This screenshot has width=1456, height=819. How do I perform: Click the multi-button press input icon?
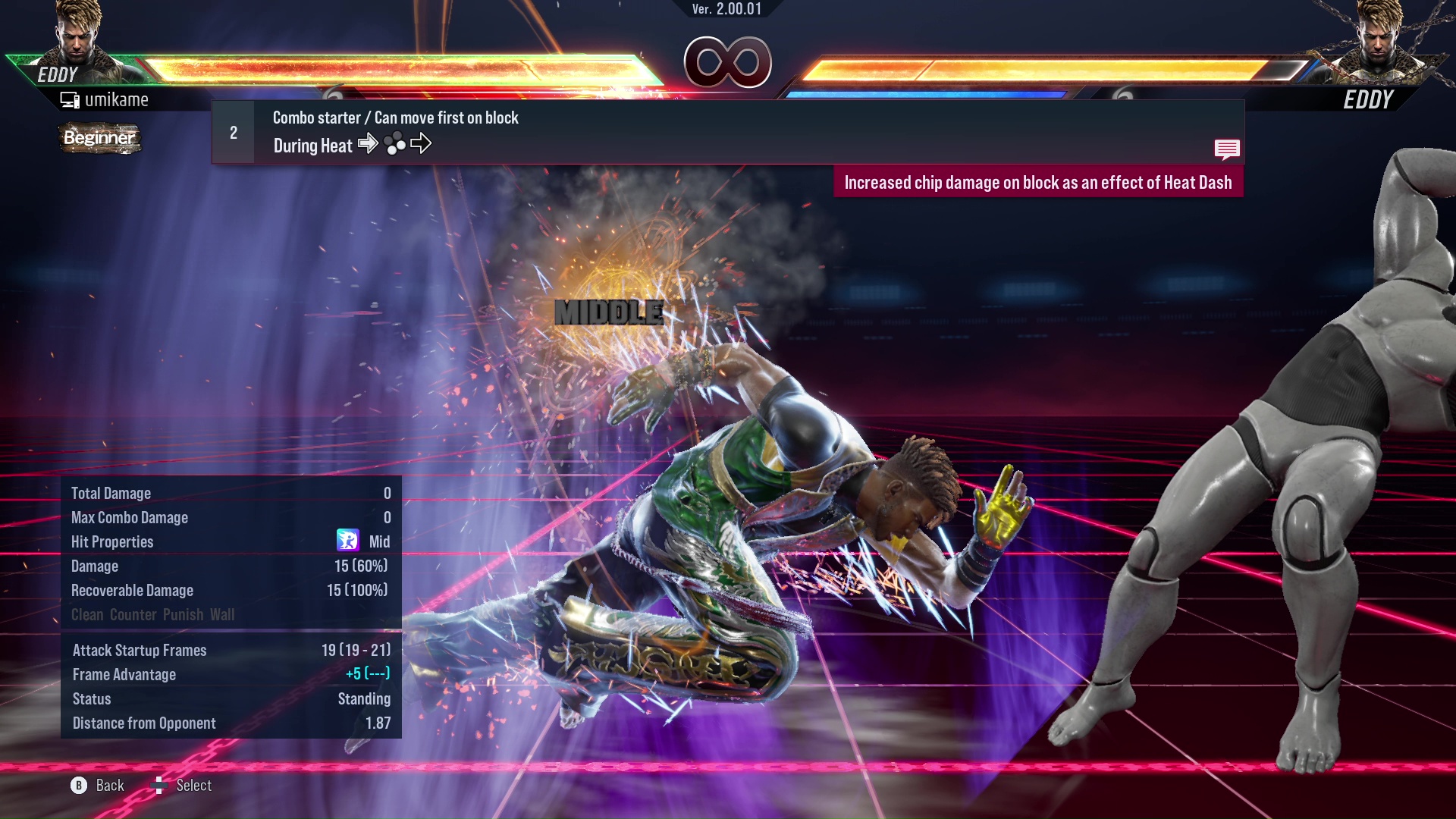coord(395,144)
